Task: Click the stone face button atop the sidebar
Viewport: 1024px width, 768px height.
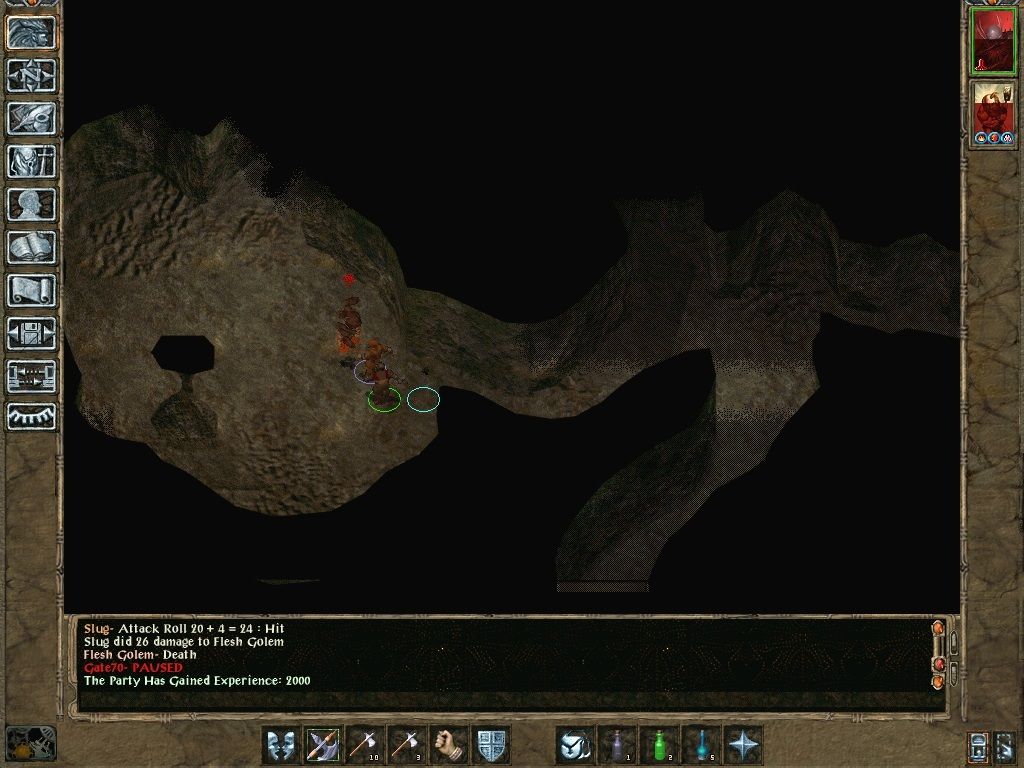Action: [32, 33]
